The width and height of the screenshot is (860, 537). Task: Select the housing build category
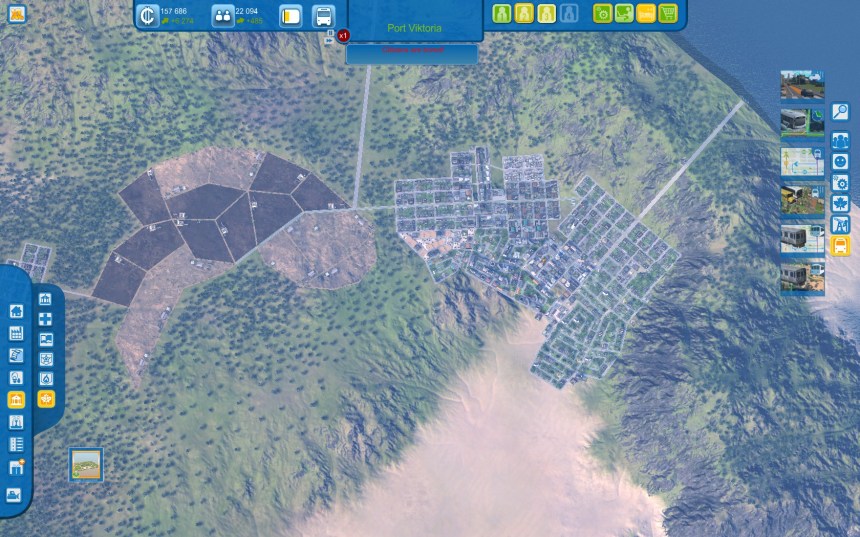[x=16, y=311]
